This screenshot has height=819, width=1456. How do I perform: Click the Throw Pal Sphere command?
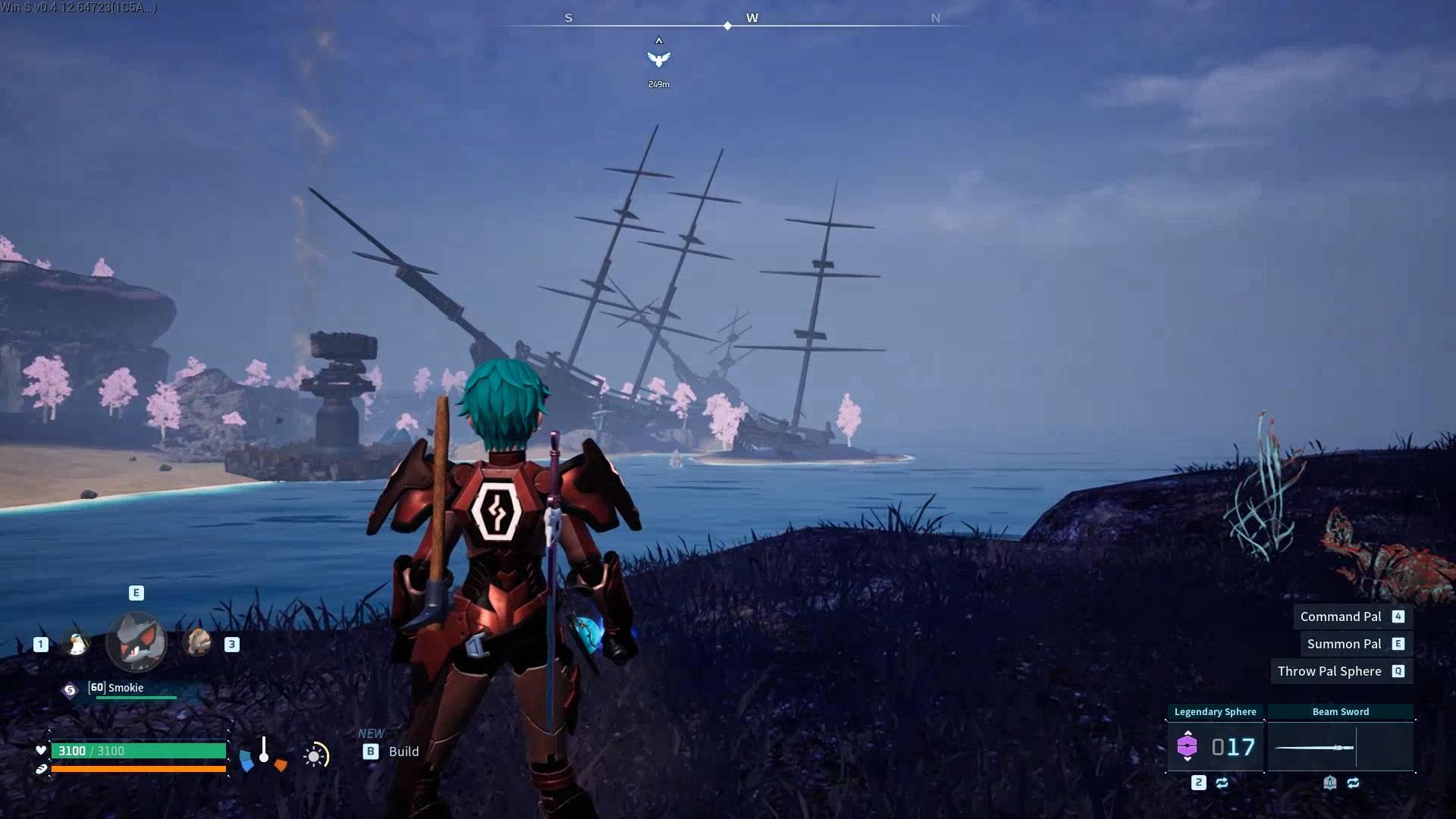(1329, 671)
